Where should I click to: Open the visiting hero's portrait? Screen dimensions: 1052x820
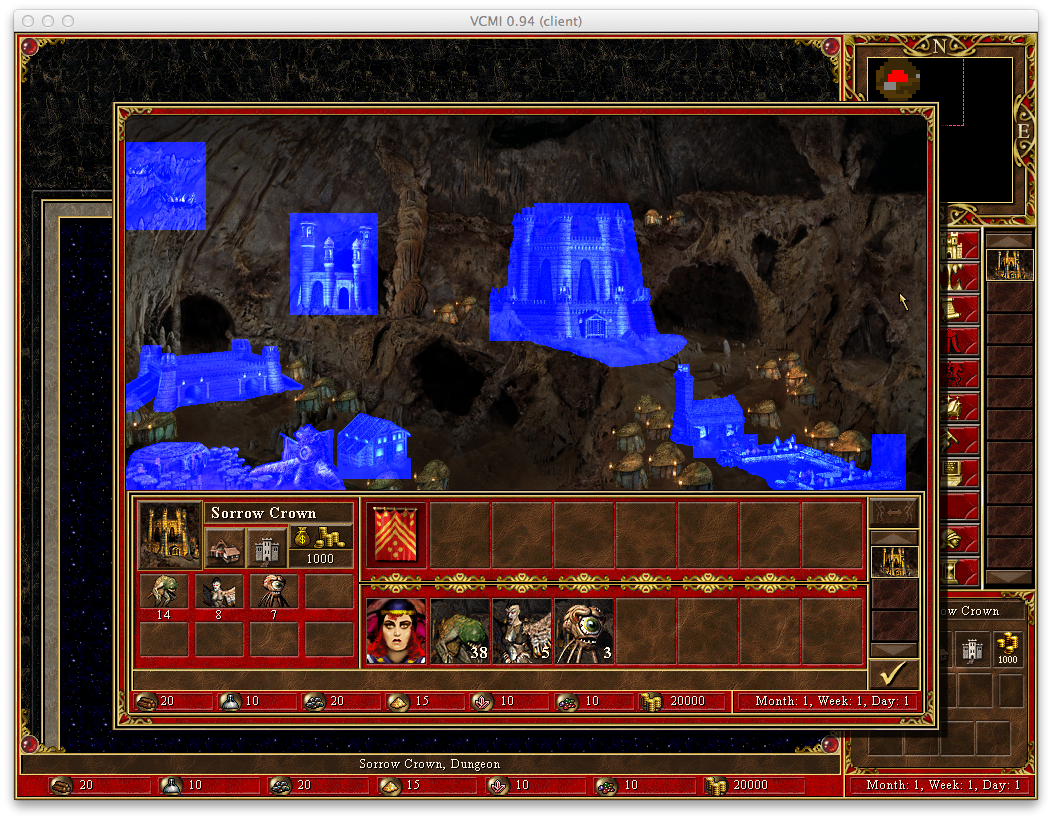pyautogui.click(x=396, y=631)
